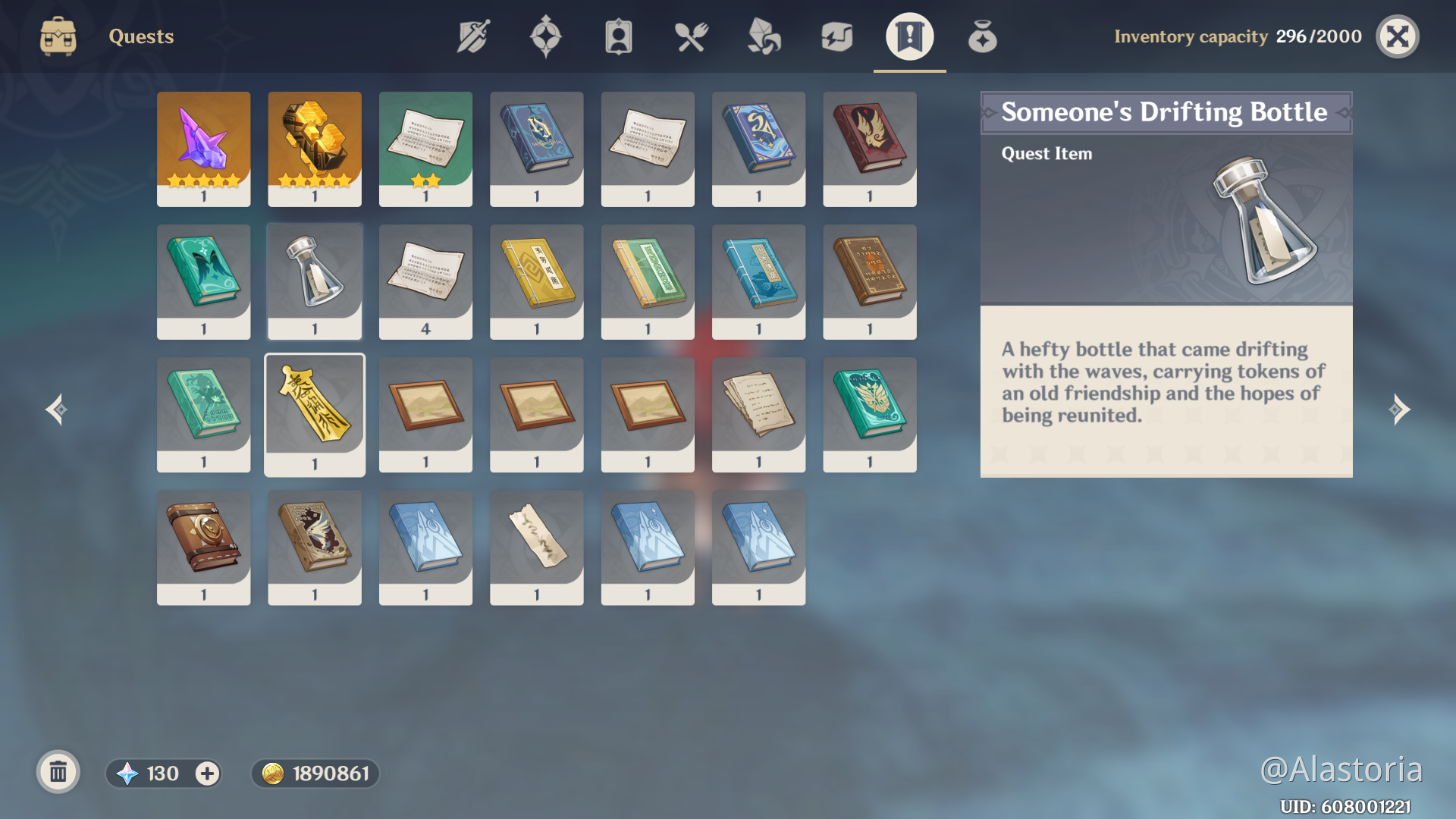Select the golden talisman quest item
The image size is (1456, 819).
coord(314,414)
